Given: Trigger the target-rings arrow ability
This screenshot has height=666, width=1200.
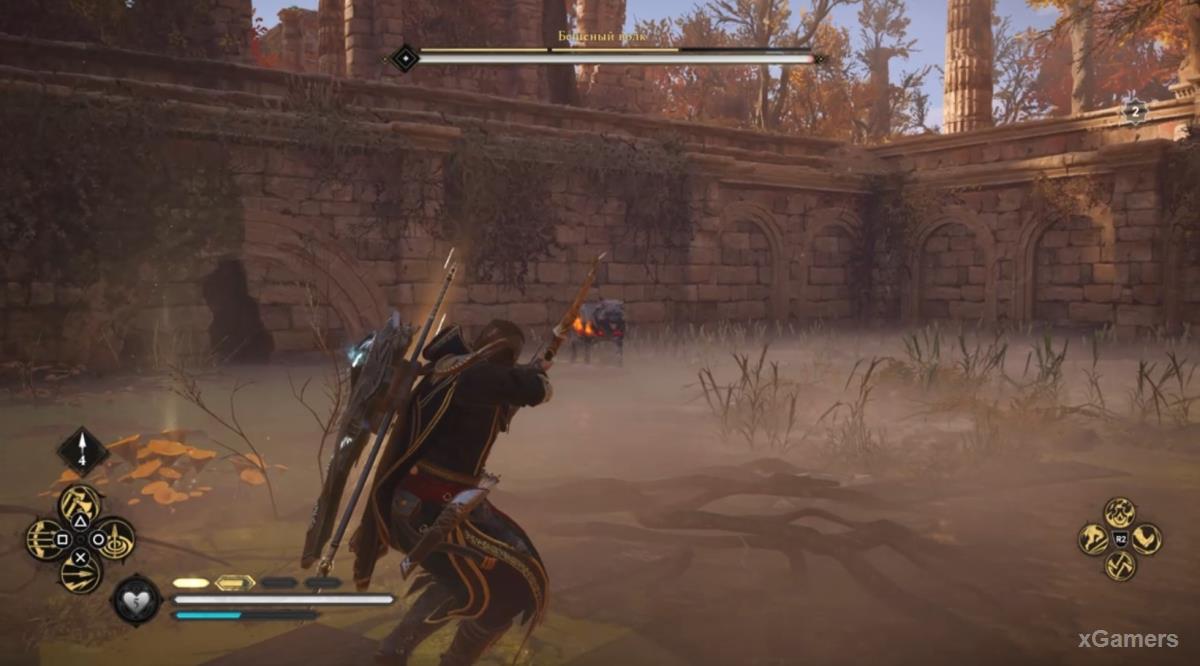Looking at the screenshot, I should 115,540.
